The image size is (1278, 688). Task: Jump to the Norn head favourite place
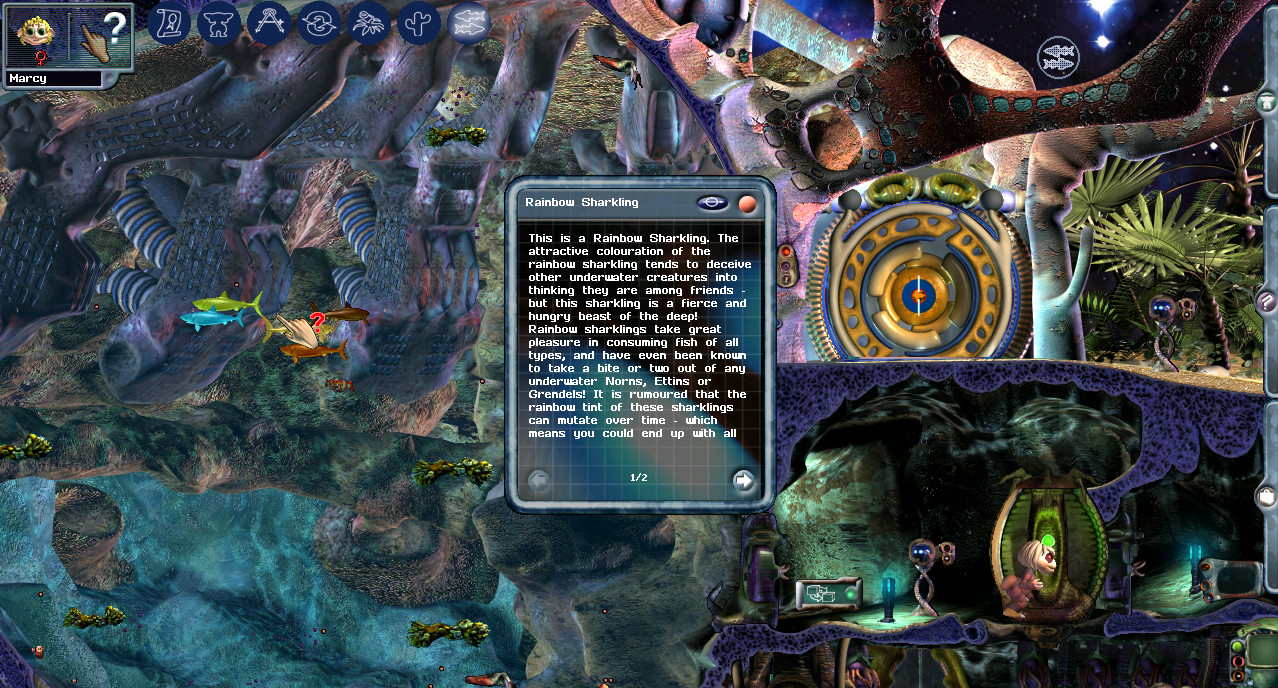tap(219, 23)
